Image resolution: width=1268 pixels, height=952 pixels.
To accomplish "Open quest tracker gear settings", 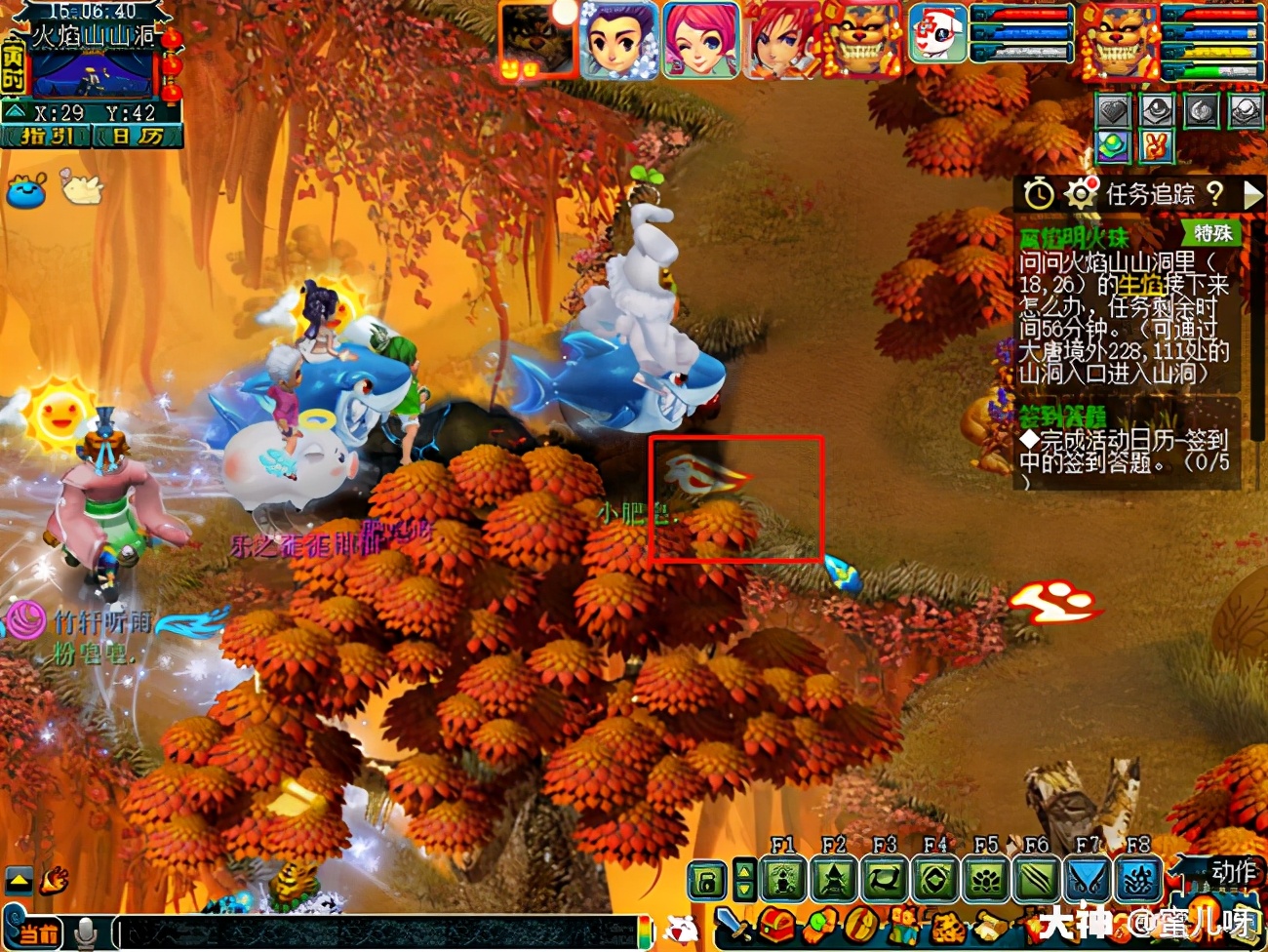I will click(x=1081, y=194).
